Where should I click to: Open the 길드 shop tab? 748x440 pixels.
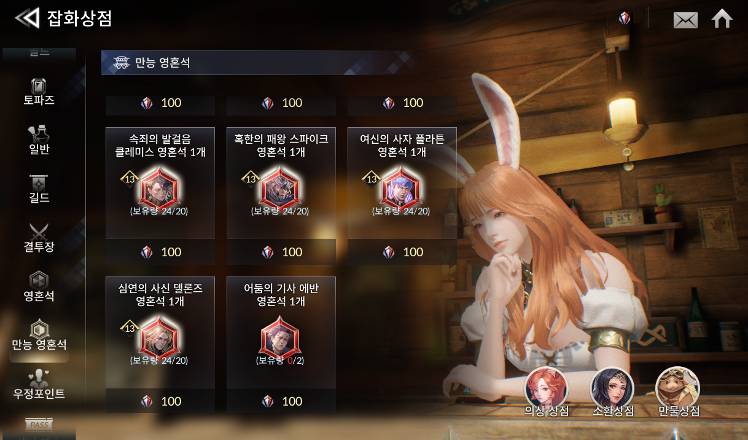(39, 188)
